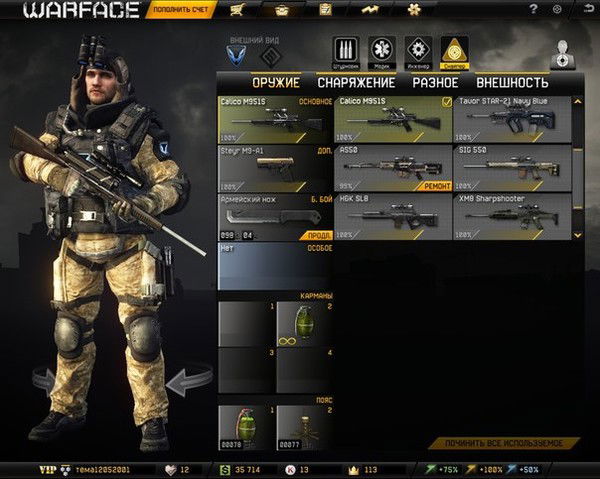Click 'Починить все используемое' repair-all button

[x=505, y=442]
